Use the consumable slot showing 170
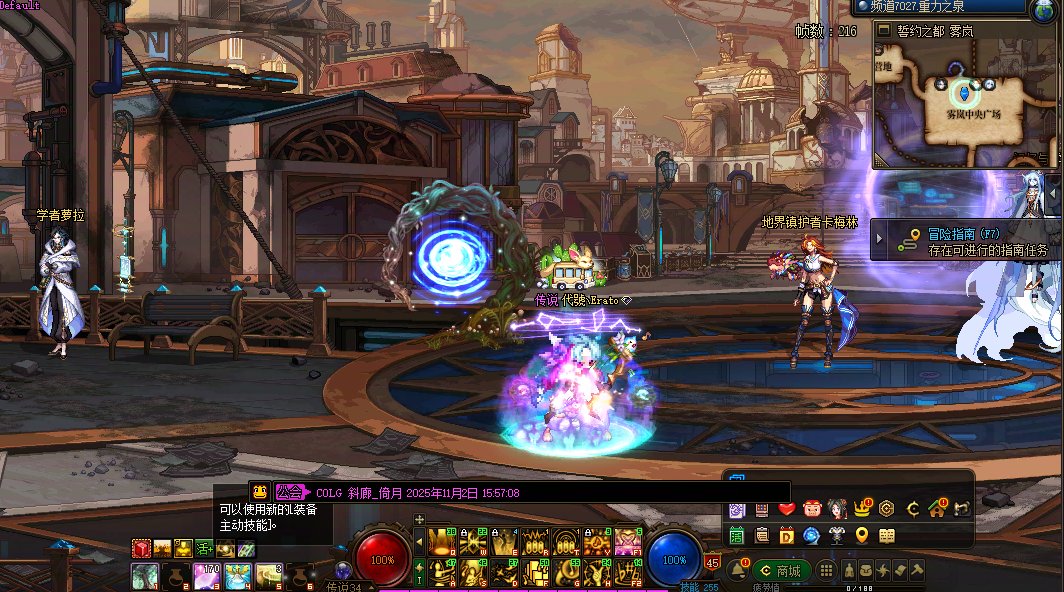Screen dimensions: 1064x592 [x=209, y=576]
